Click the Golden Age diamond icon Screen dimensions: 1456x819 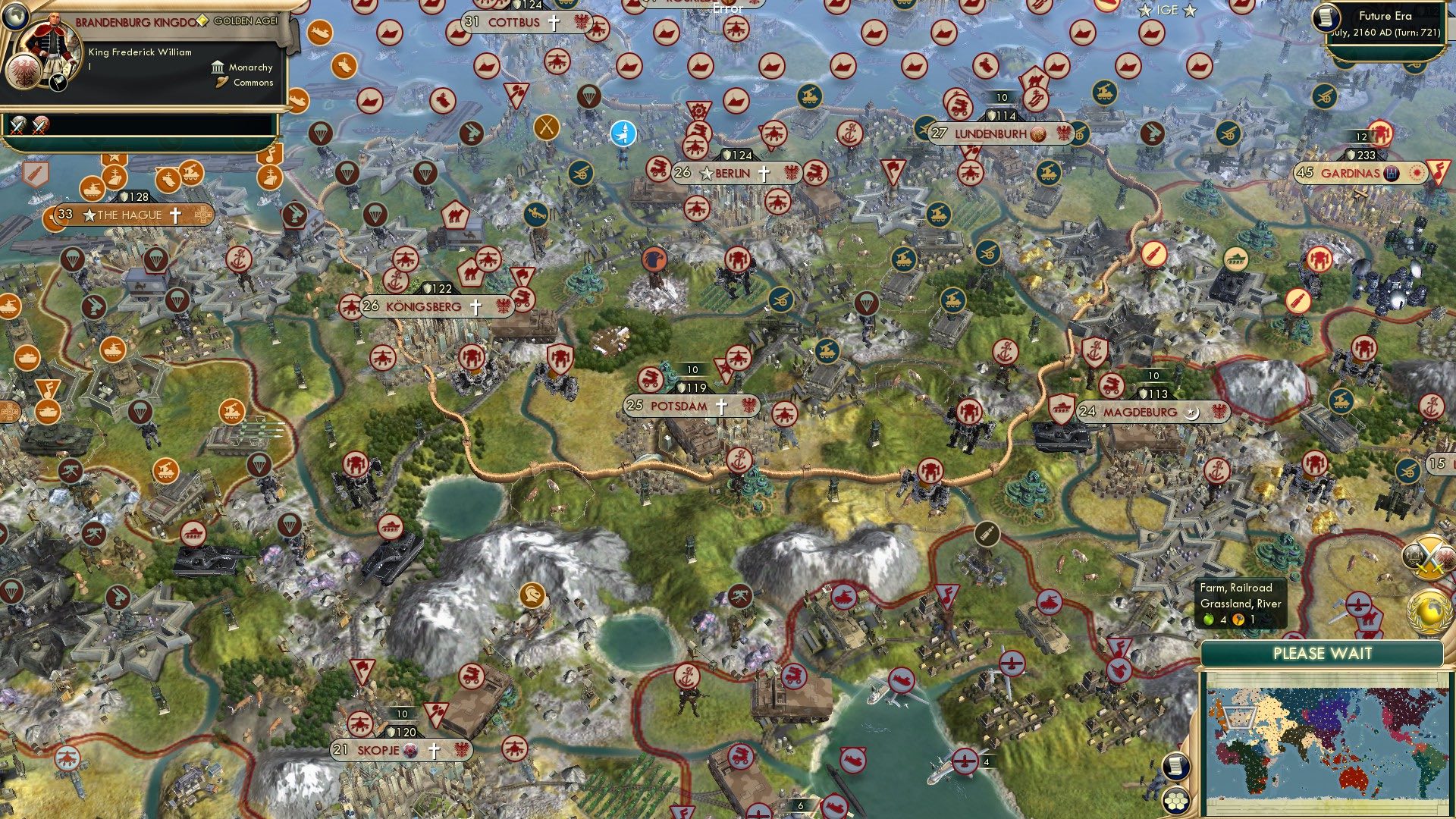click(202, 20)
